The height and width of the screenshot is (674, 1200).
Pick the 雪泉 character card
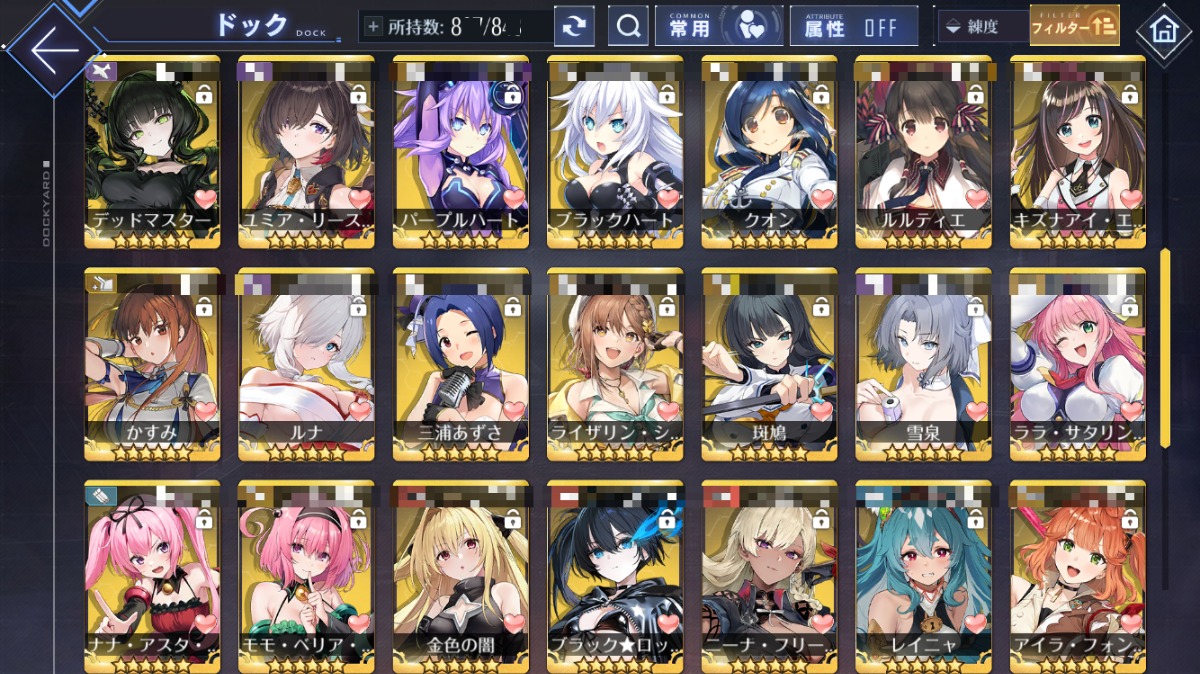[923, 362]
